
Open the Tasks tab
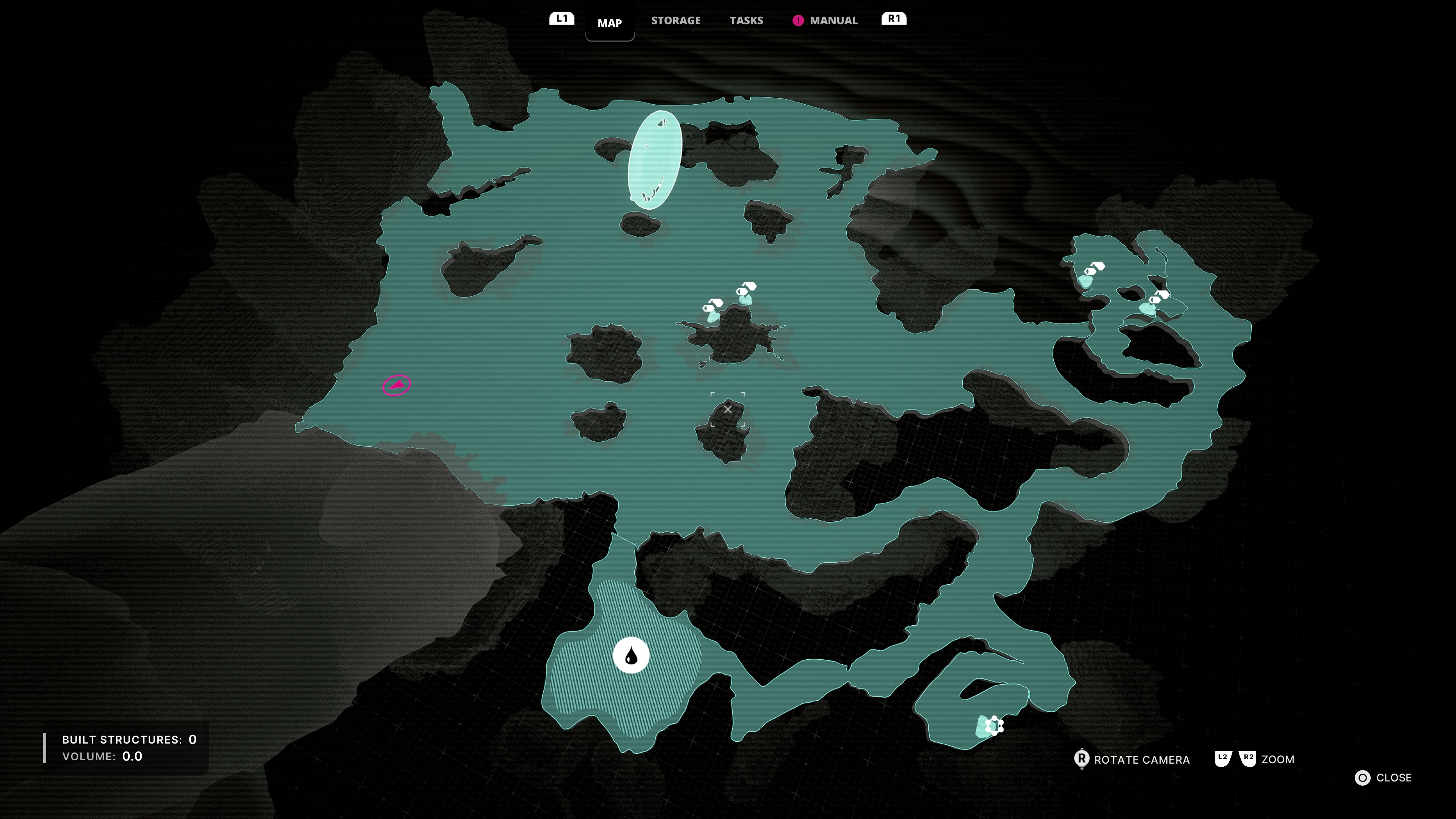tap(746, 21)
